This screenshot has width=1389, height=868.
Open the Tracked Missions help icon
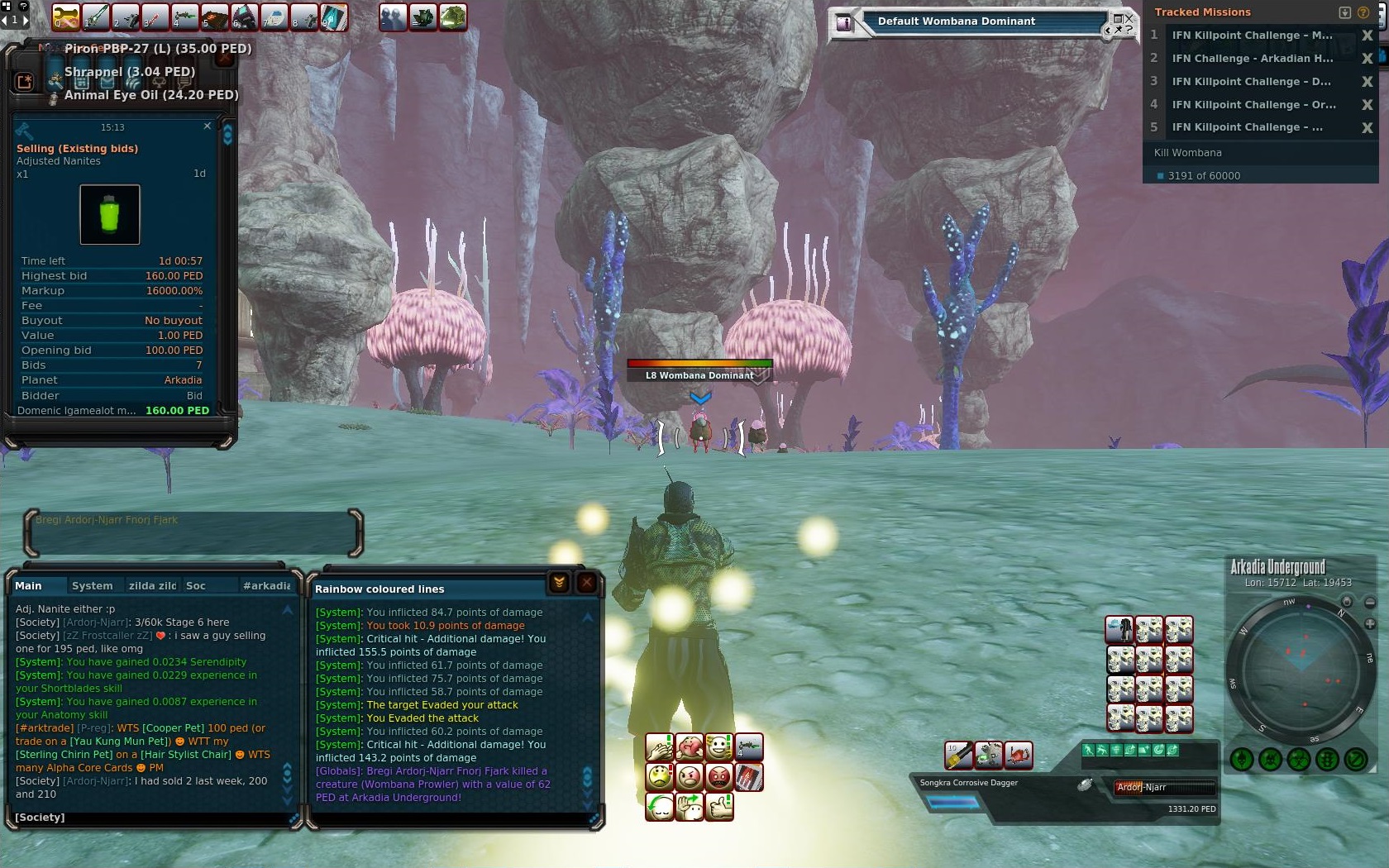click(1362, 12)
